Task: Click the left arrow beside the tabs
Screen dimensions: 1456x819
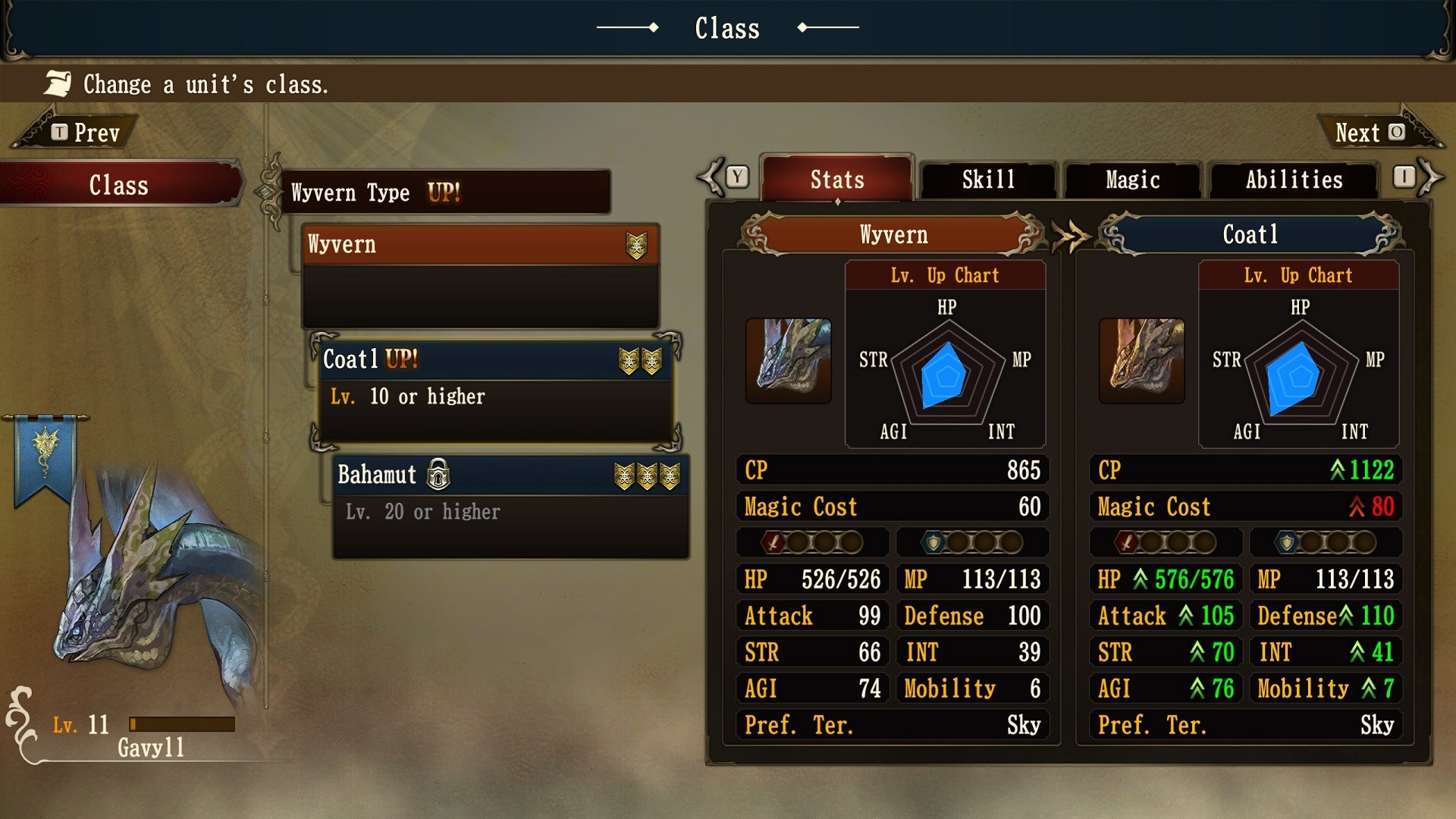Action: point(713,177)
